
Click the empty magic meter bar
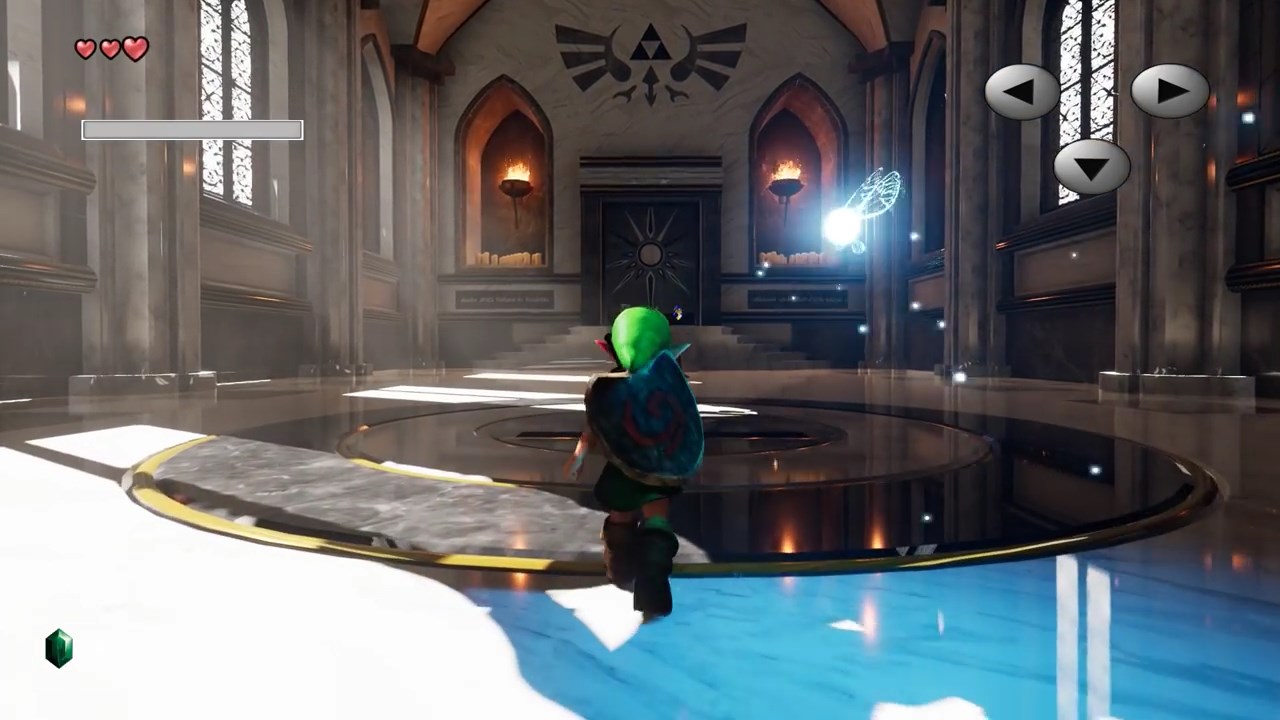[x=192, y=129]
